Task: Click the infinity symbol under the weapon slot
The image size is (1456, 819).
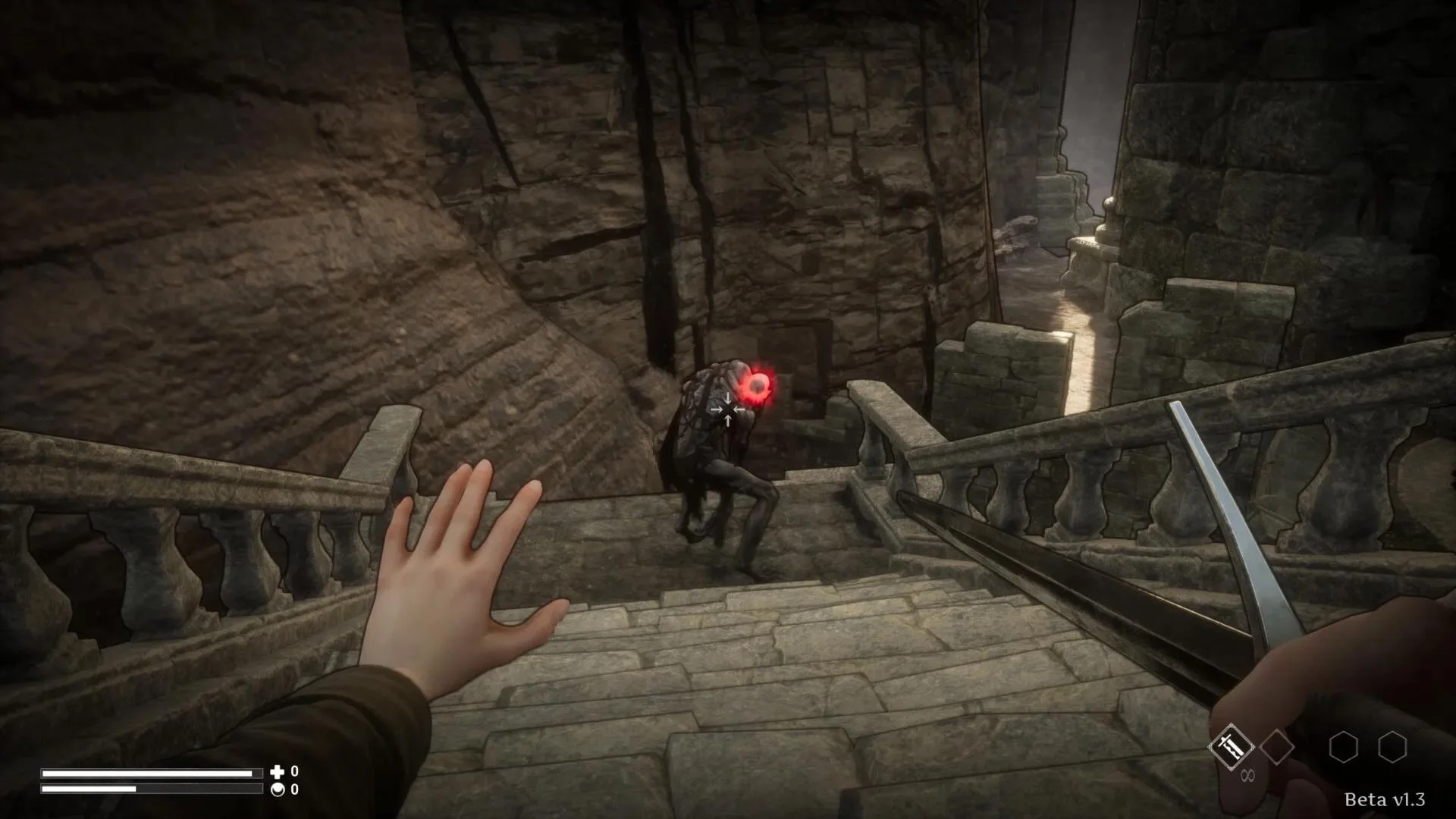Action: [1247, 774]
